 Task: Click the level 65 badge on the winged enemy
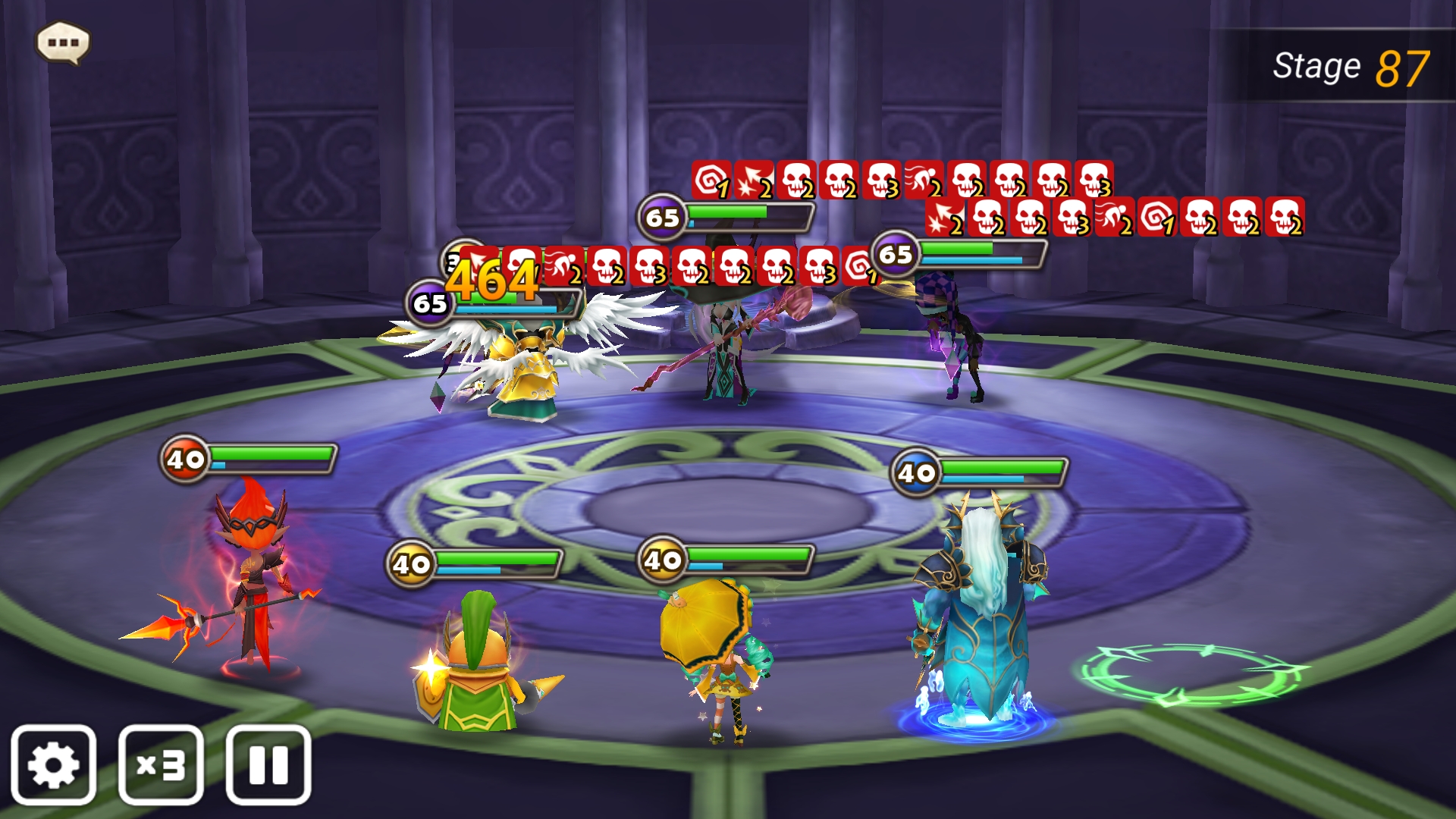coord(429,302)
